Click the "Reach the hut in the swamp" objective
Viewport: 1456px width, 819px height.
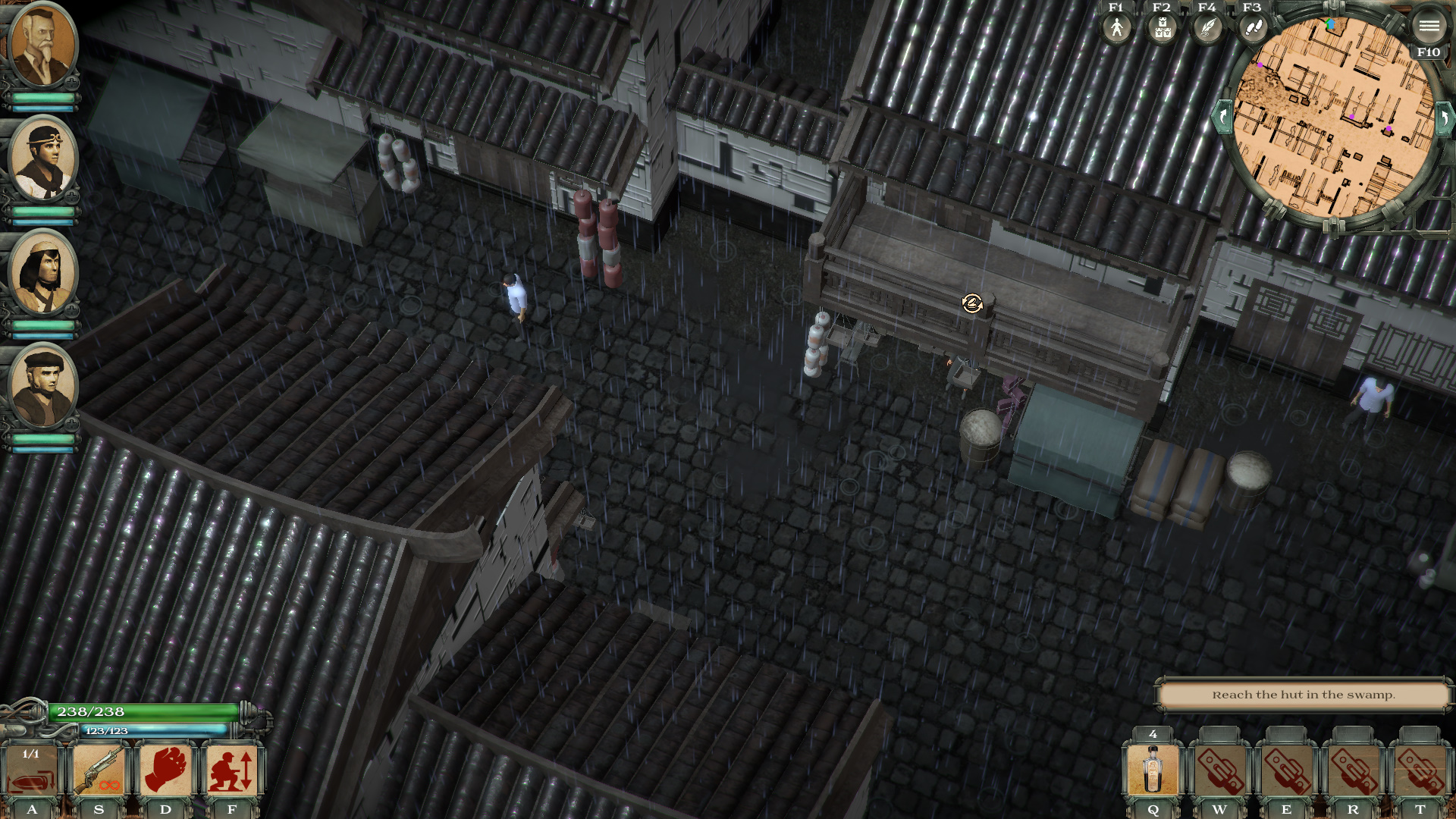point(1303,695)
